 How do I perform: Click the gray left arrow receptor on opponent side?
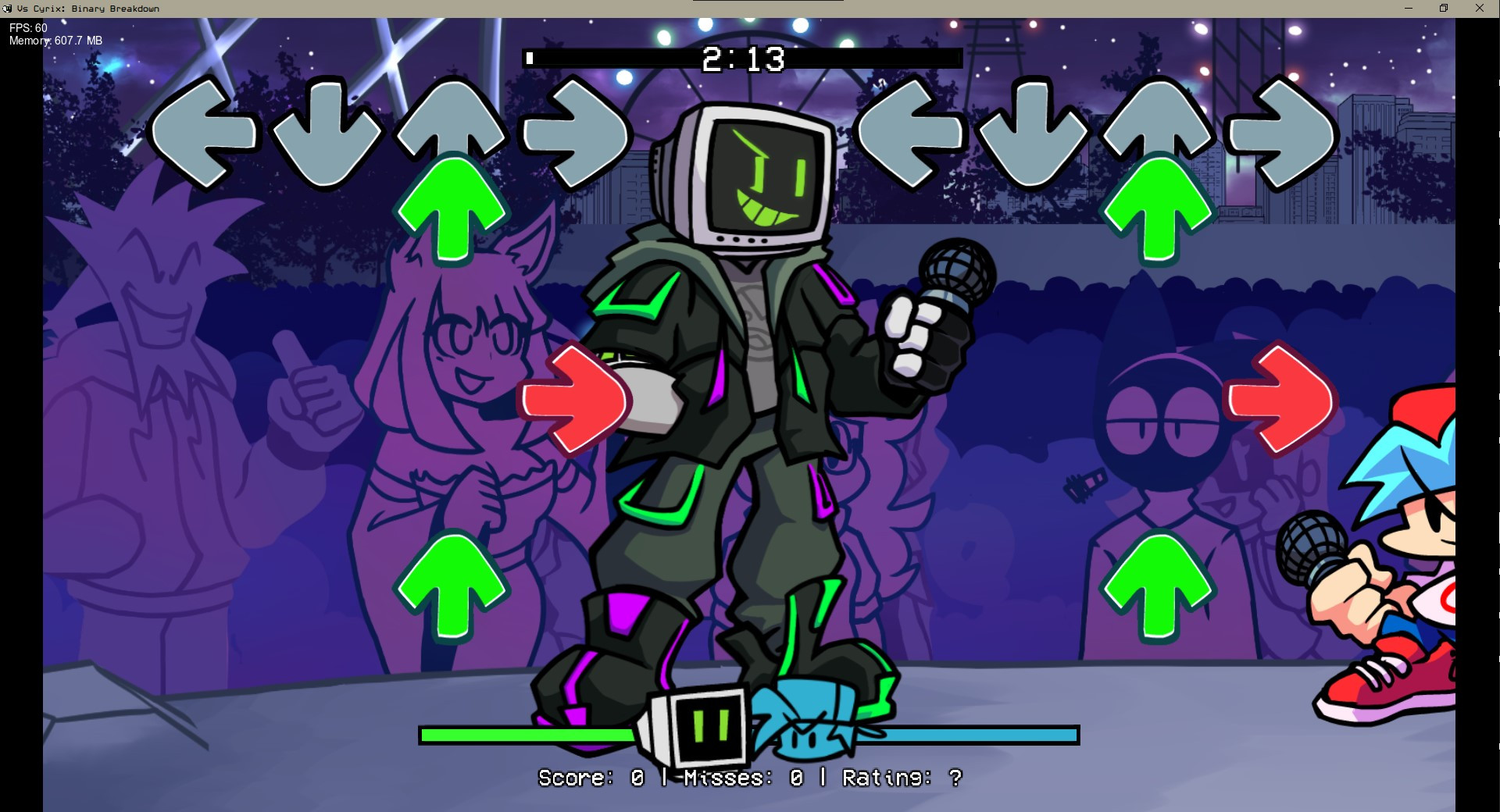click(207, 133)
